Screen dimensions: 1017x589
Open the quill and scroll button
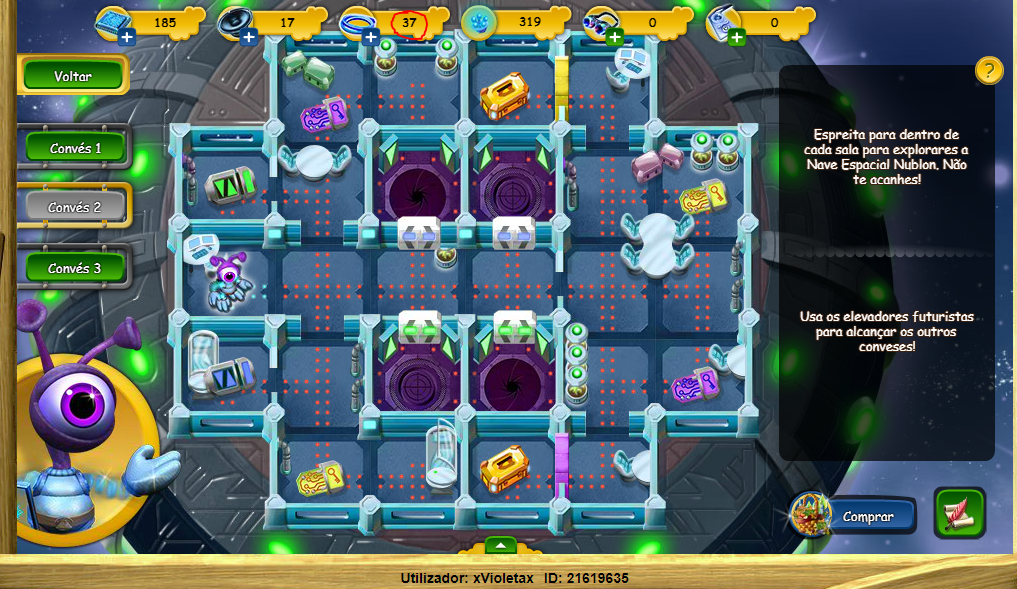pos(960,513)
